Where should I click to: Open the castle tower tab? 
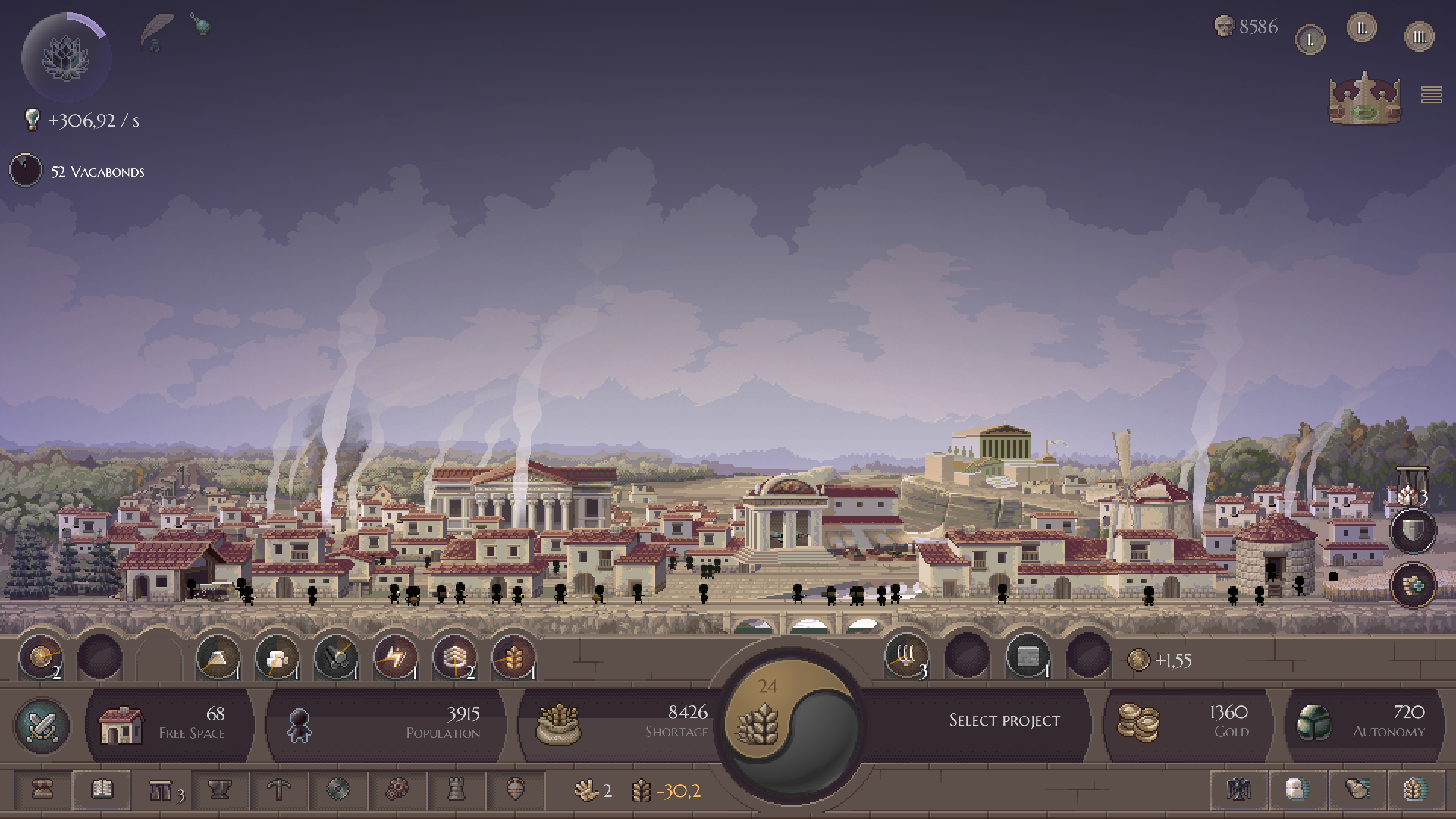456,790
